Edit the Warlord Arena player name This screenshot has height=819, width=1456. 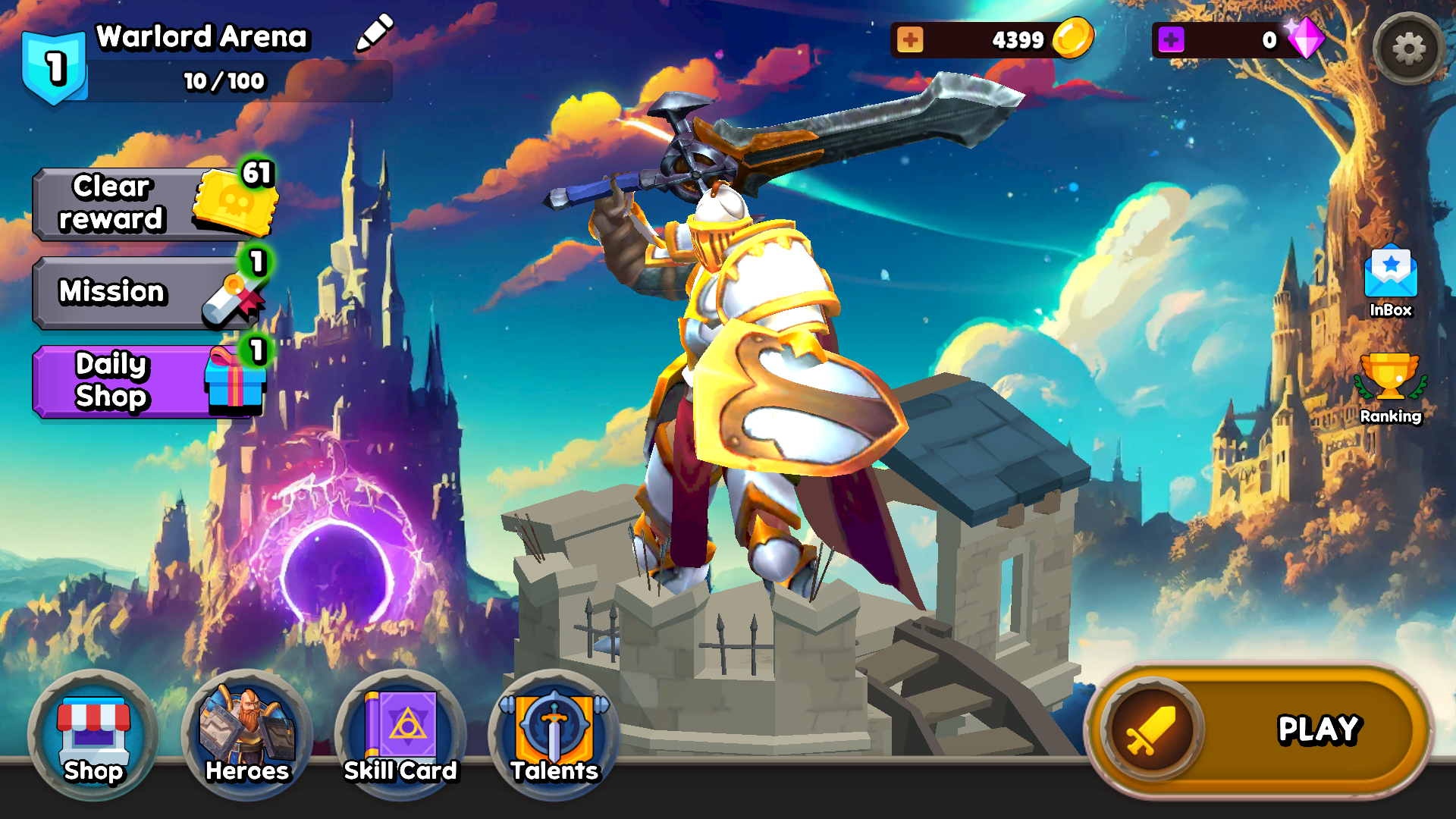click(373, 34)
